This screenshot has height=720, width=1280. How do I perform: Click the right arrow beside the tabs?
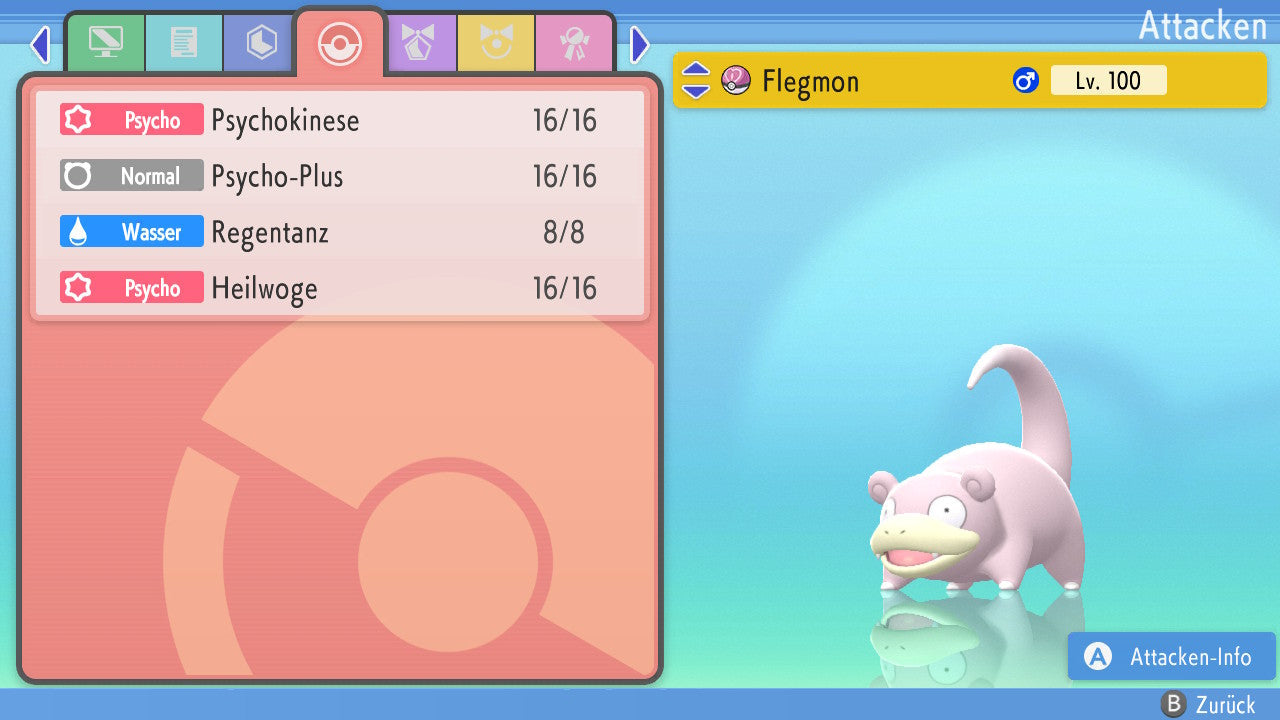click(x=640, y=44)
